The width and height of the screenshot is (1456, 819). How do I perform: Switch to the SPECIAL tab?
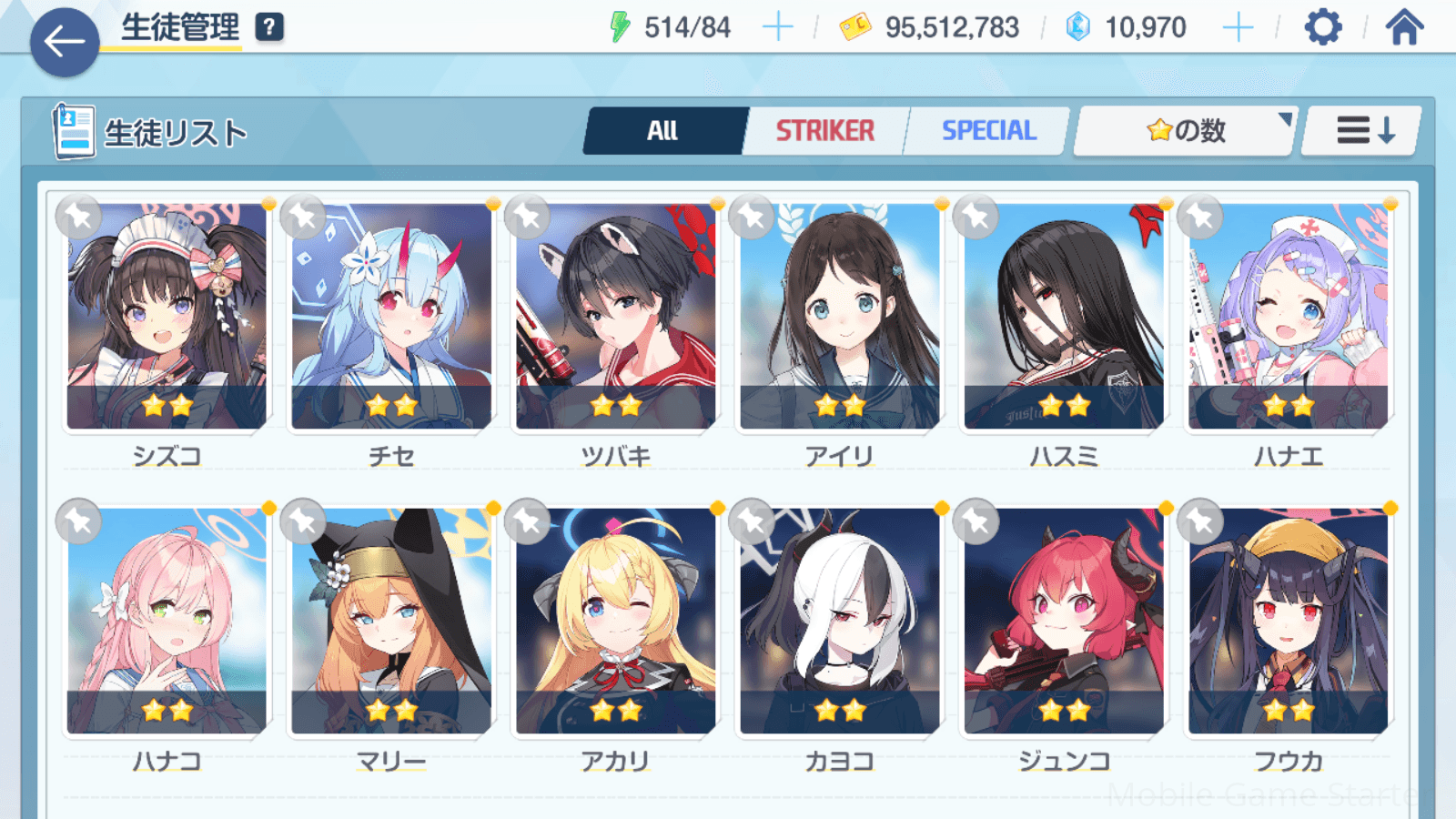pyautogui.click(x=988, y=131)
